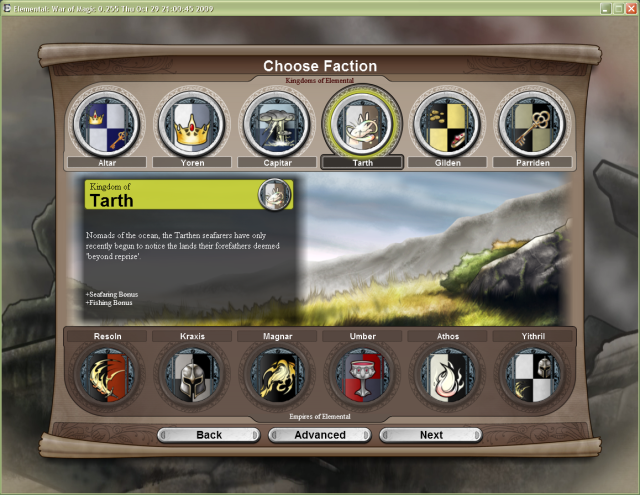
Task: Go back to the previous screen
Action: 209,435
